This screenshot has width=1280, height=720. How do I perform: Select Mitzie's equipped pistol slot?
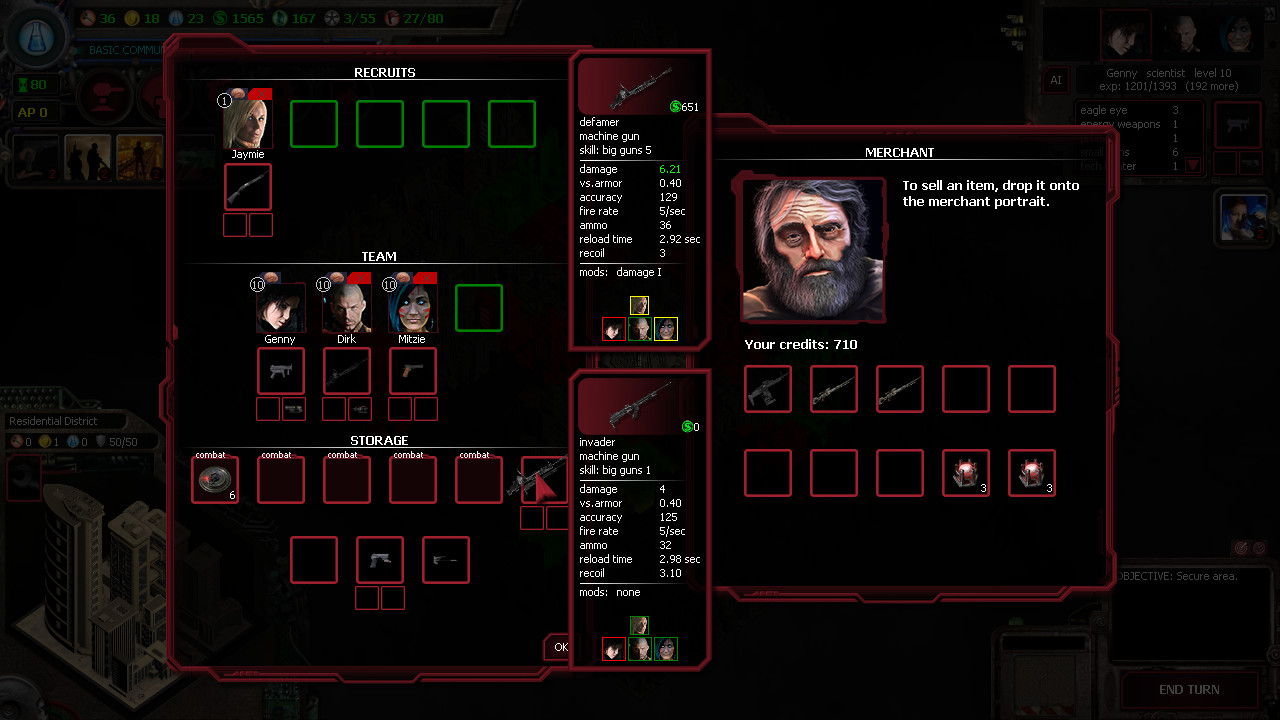tap(412, 369)
